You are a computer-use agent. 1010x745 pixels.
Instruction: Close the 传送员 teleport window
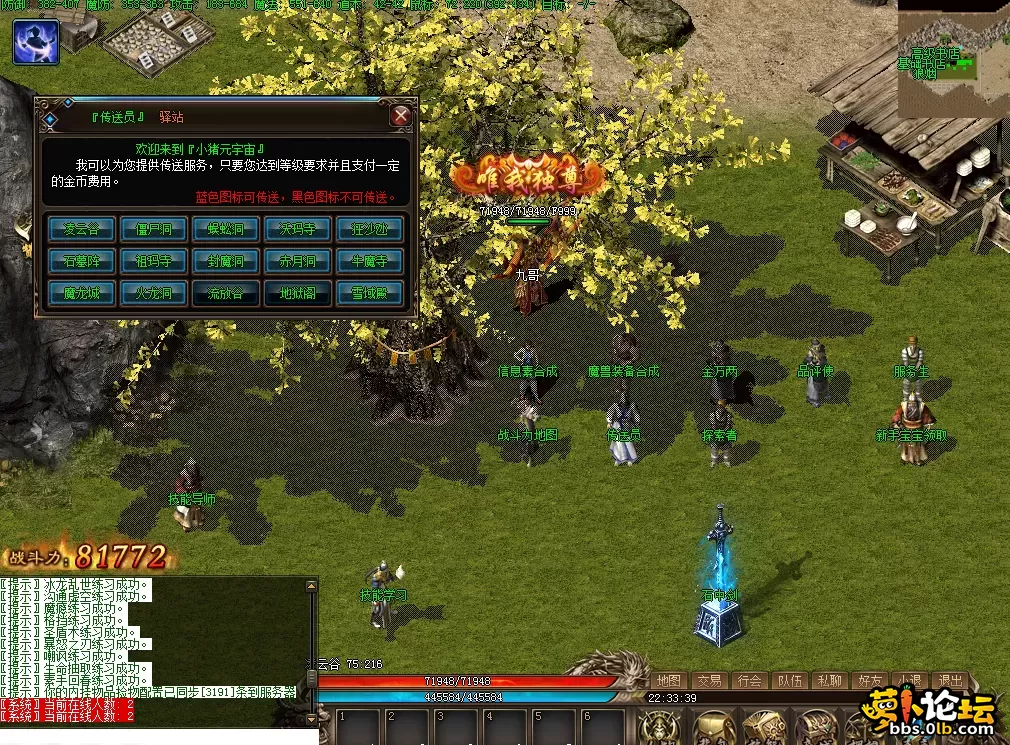[x=401, y=116]
